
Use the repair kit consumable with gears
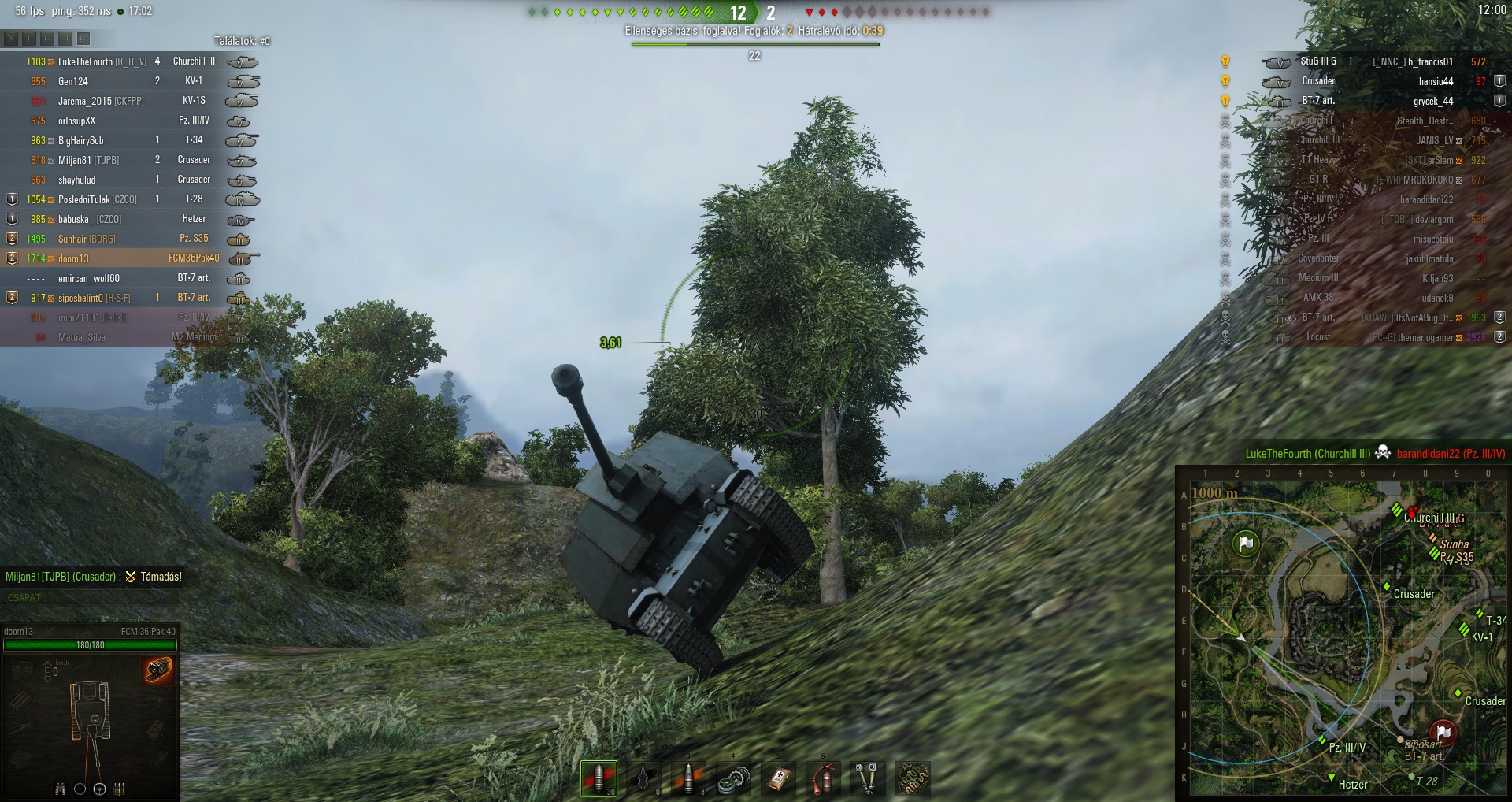pos(733,778)
